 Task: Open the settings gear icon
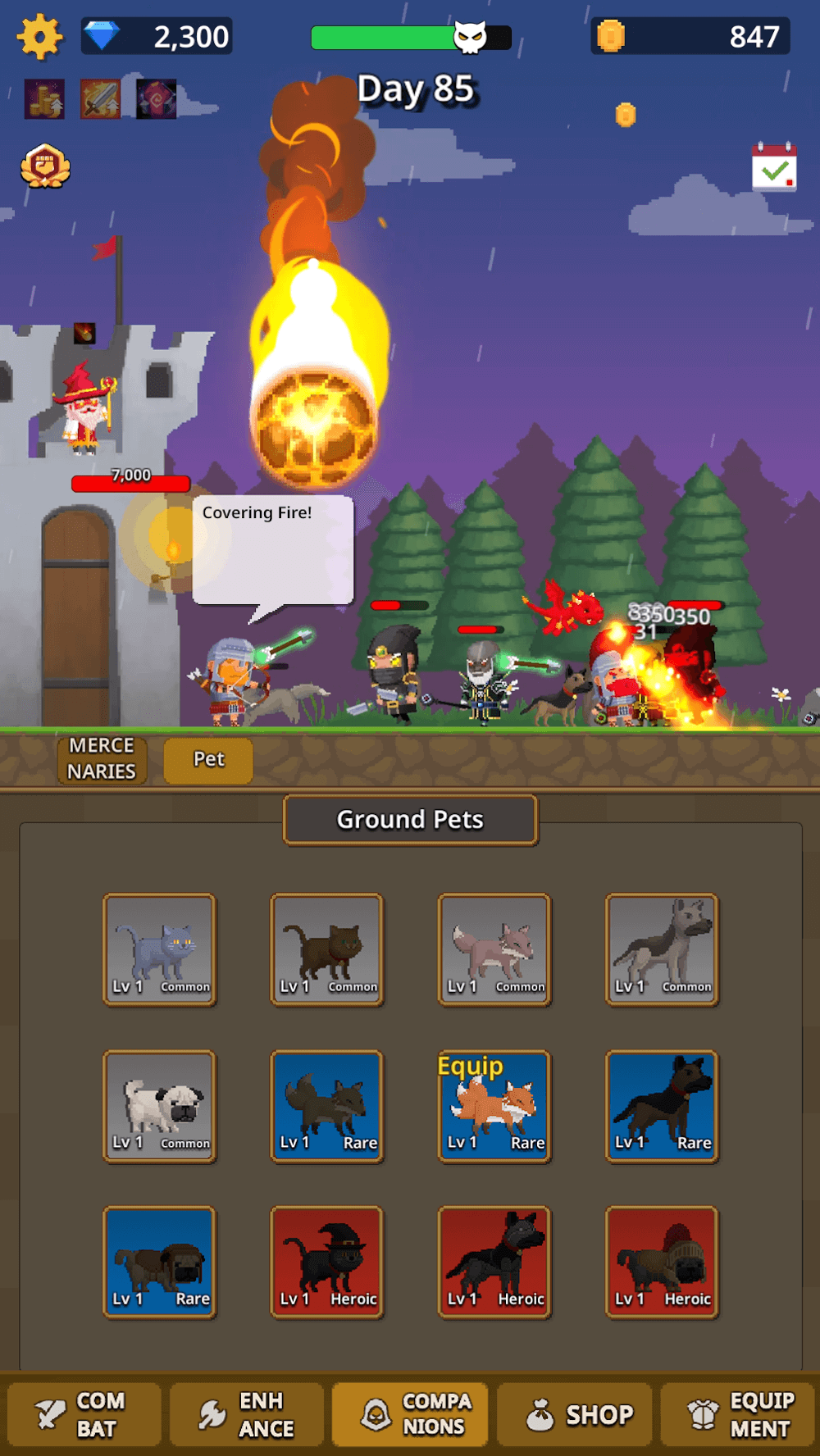click(x=39, y=37)
